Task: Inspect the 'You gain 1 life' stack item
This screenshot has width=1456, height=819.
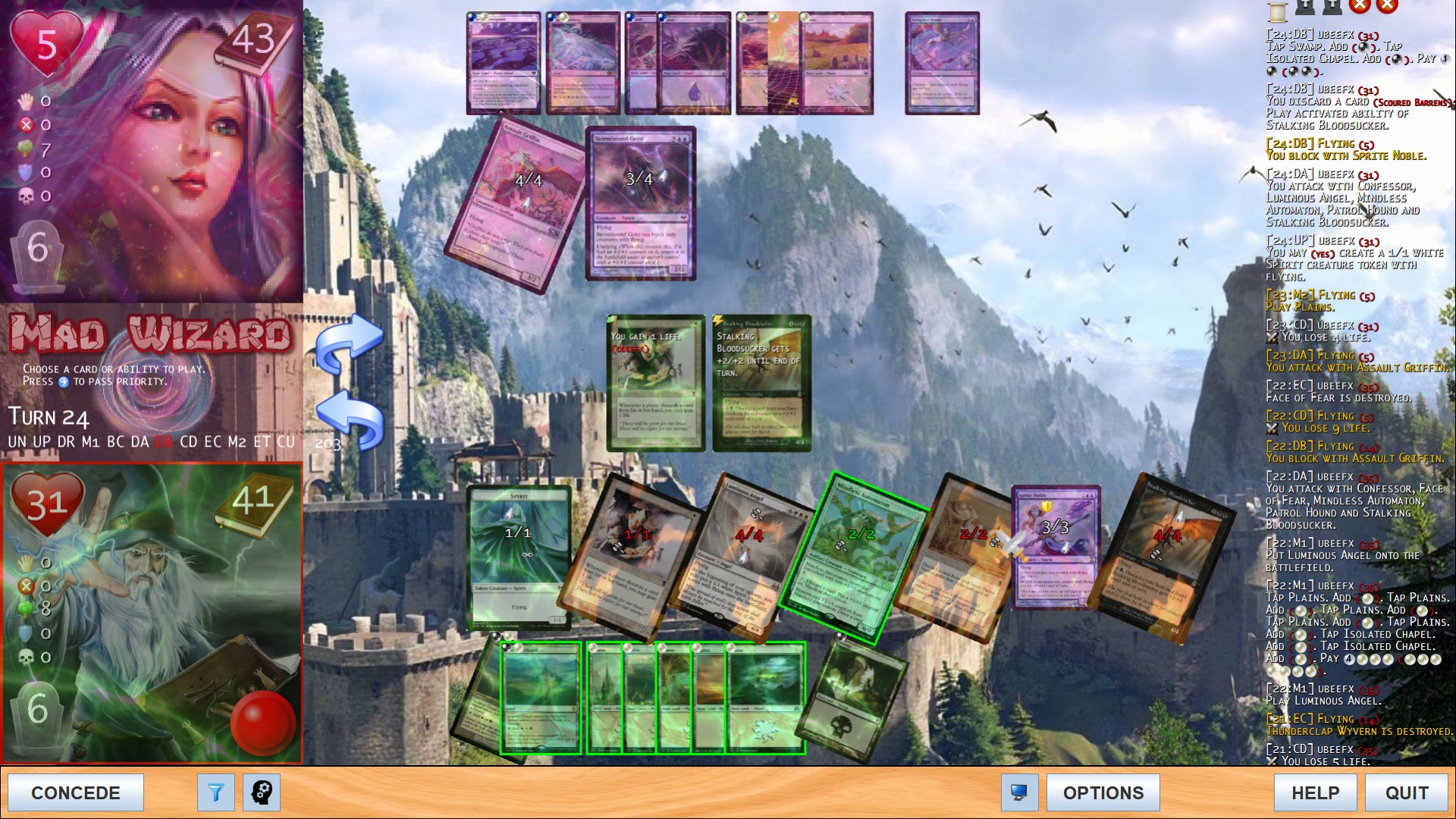Action: (x=656, y=383)
